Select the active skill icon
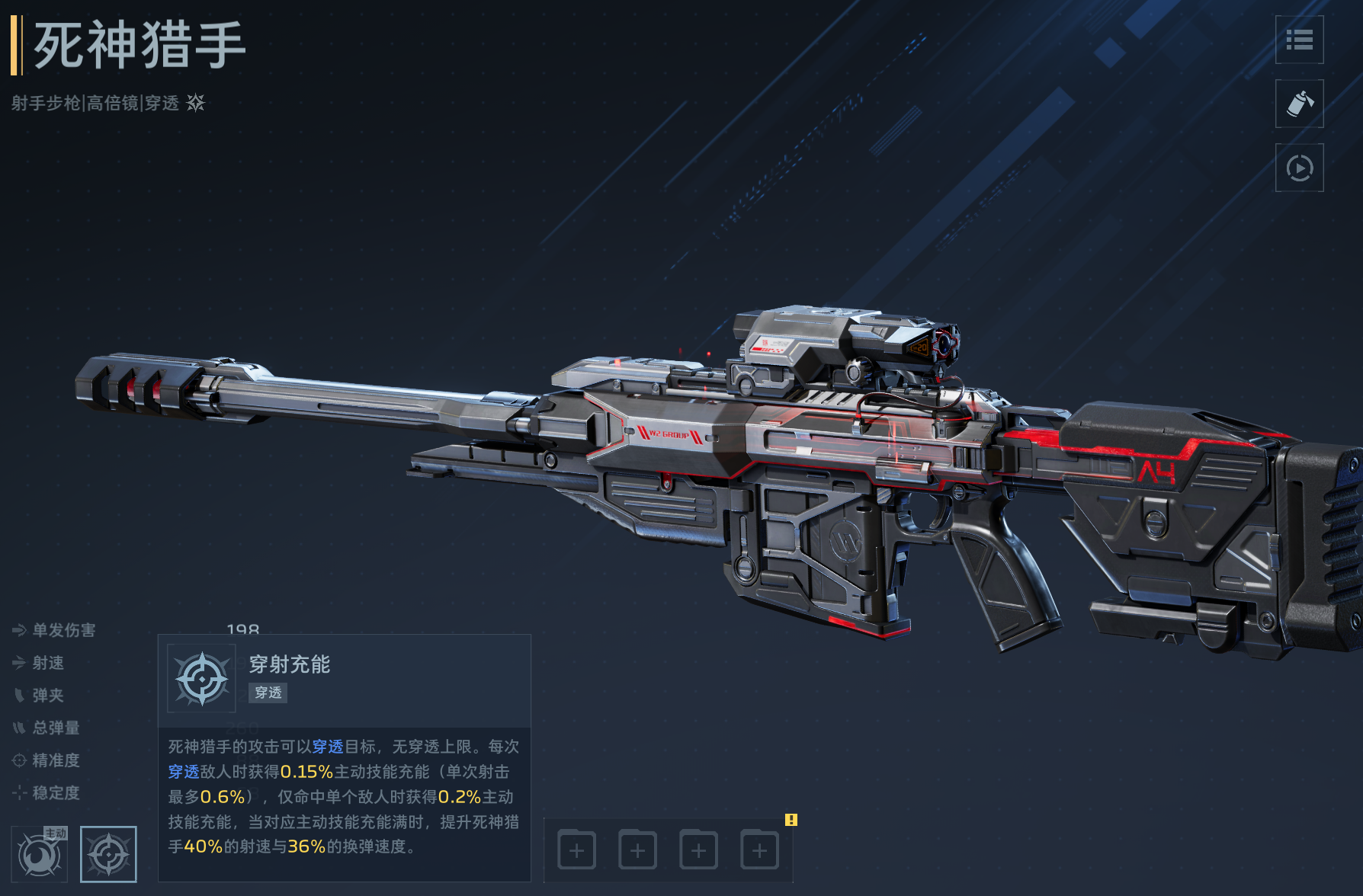 [40, 853]
